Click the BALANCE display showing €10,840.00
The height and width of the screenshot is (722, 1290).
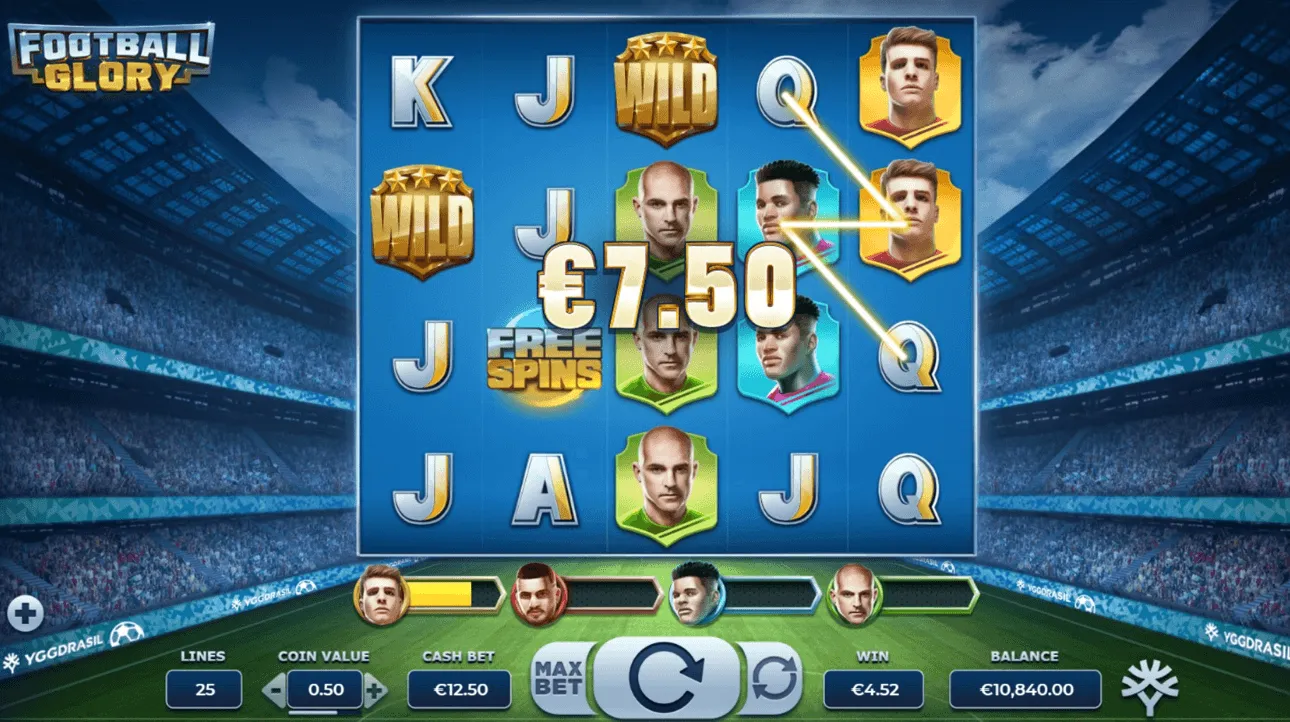click(x=1026, y=689)
